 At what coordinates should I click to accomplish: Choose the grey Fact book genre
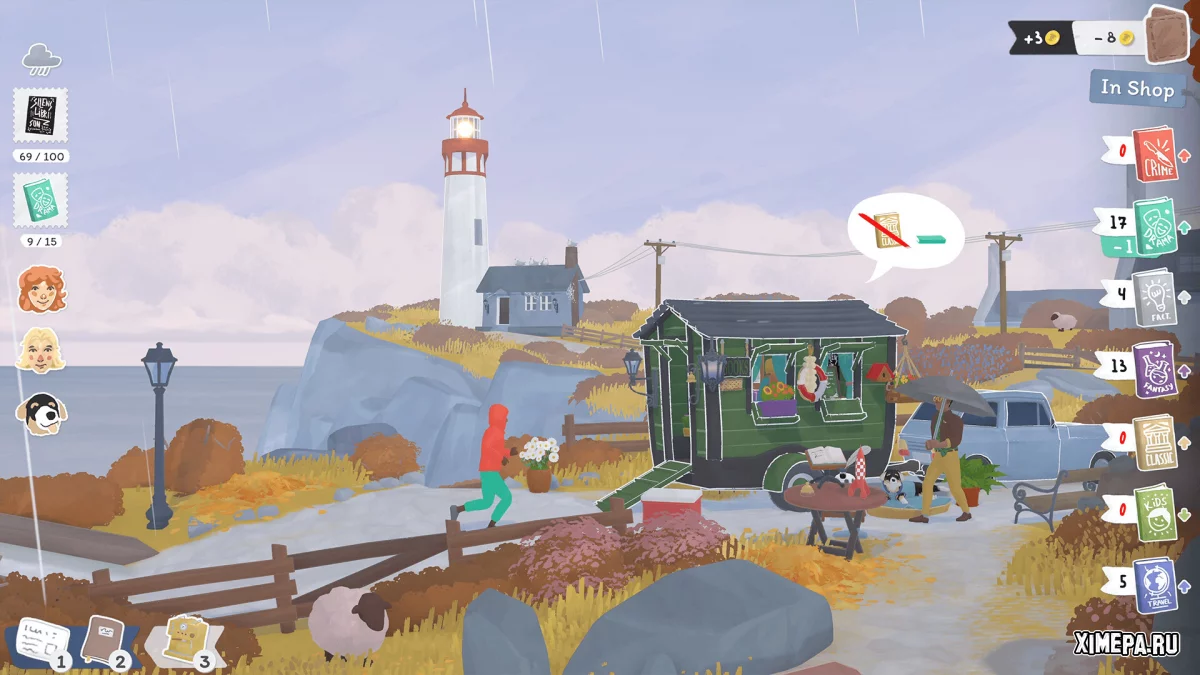[1154, 296]
